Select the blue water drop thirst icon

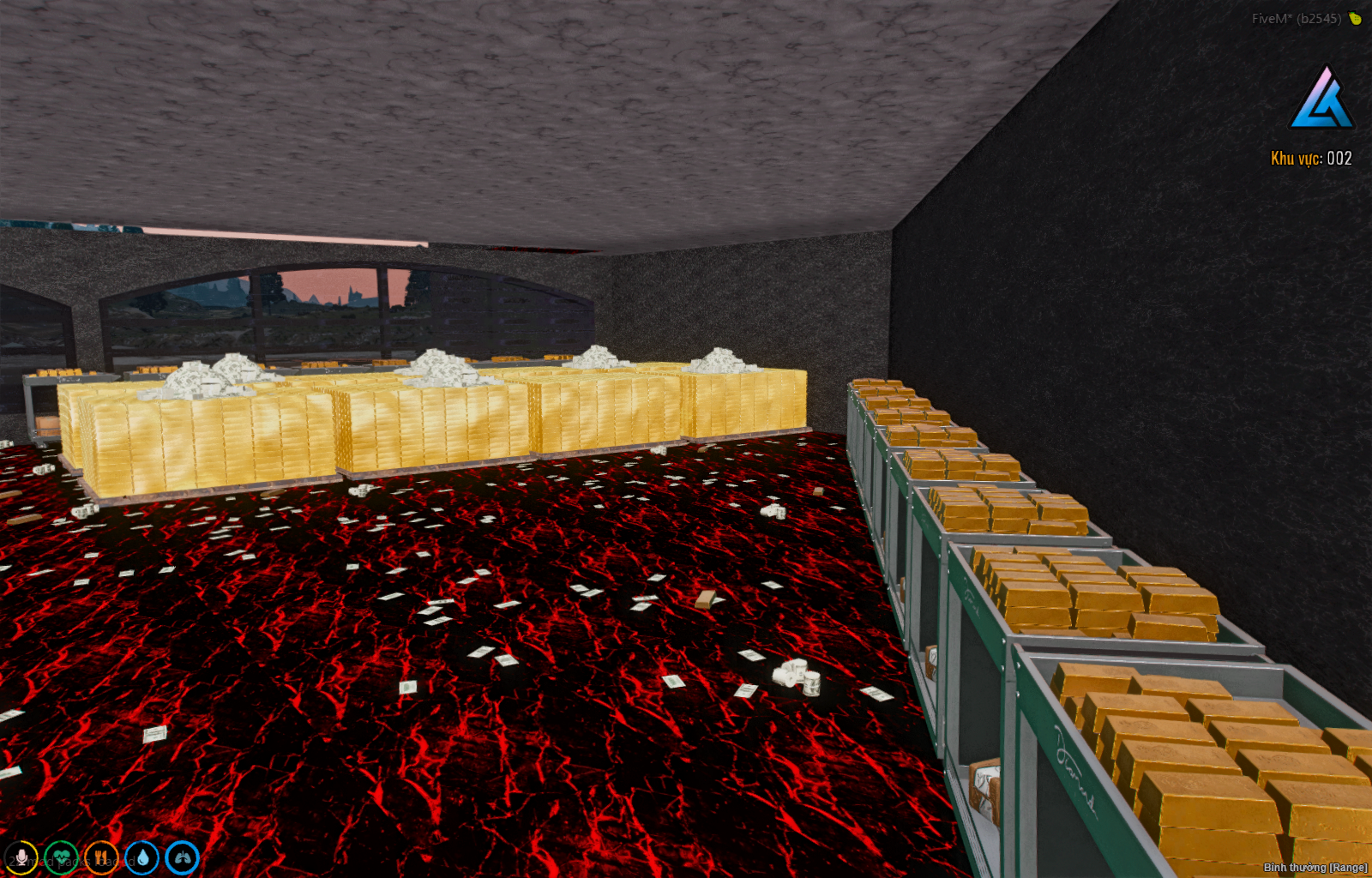tap(141, 857)
